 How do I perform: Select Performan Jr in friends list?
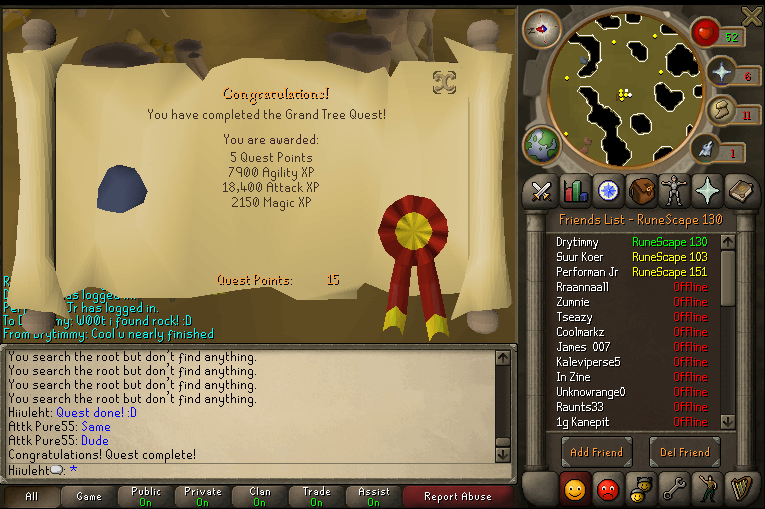[589, 272]
